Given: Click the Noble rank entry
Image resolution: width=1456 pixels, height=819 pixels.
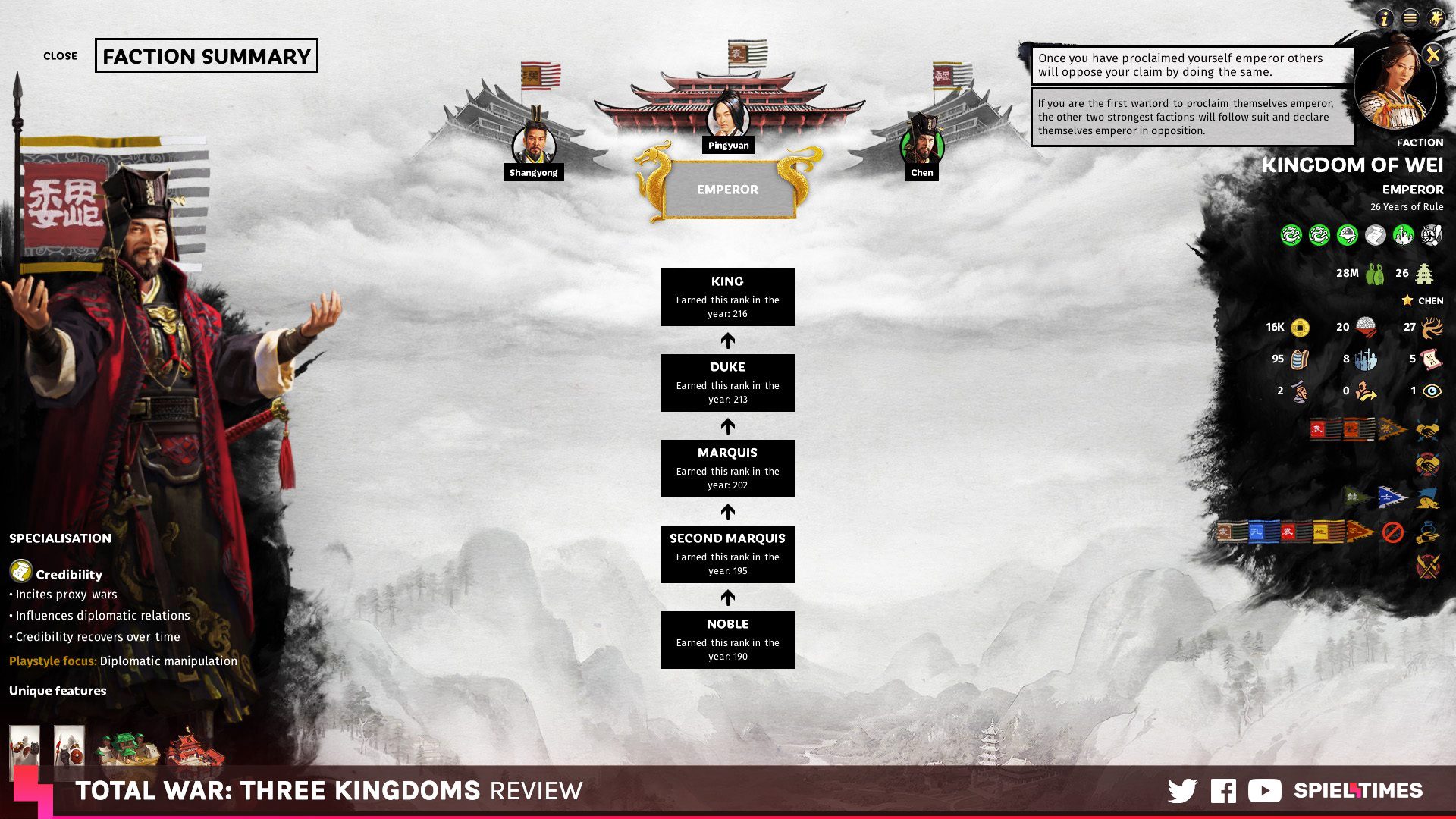Looking at the screenshot, I should 727,639.
